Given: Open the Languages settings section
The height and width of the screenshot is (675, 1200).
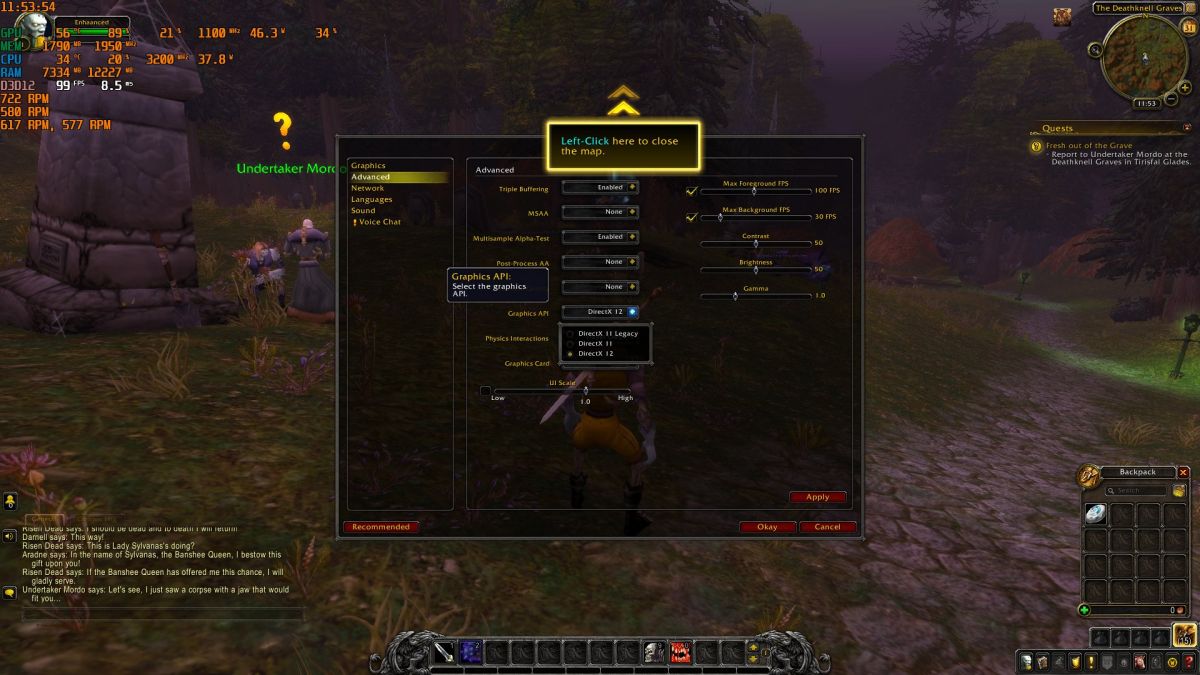Looking at the screenshot, I should tap(371, 199).
